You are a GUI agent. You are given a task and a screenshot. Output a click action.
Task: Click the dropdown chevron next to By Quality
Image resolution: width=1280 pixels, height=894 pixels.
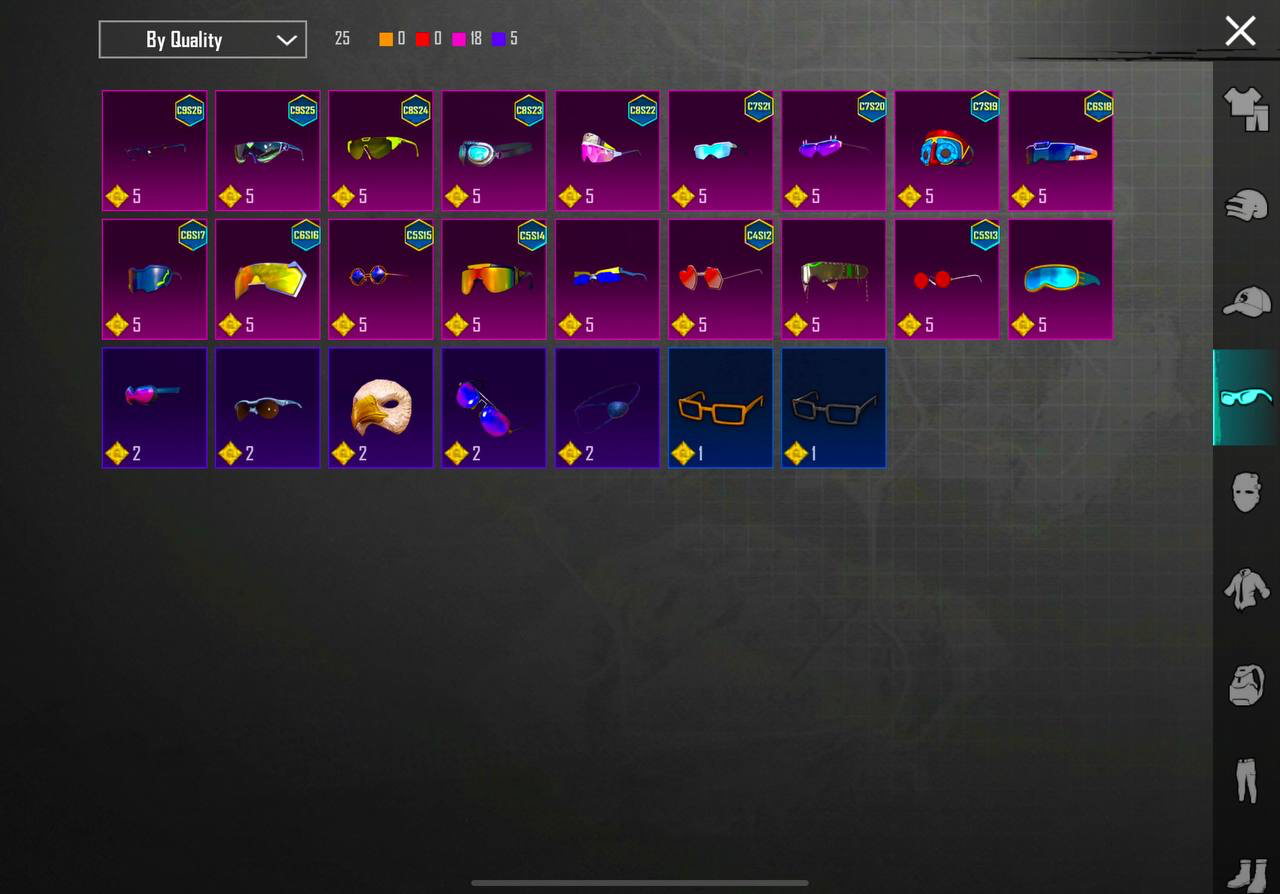[x=287, y=39]
